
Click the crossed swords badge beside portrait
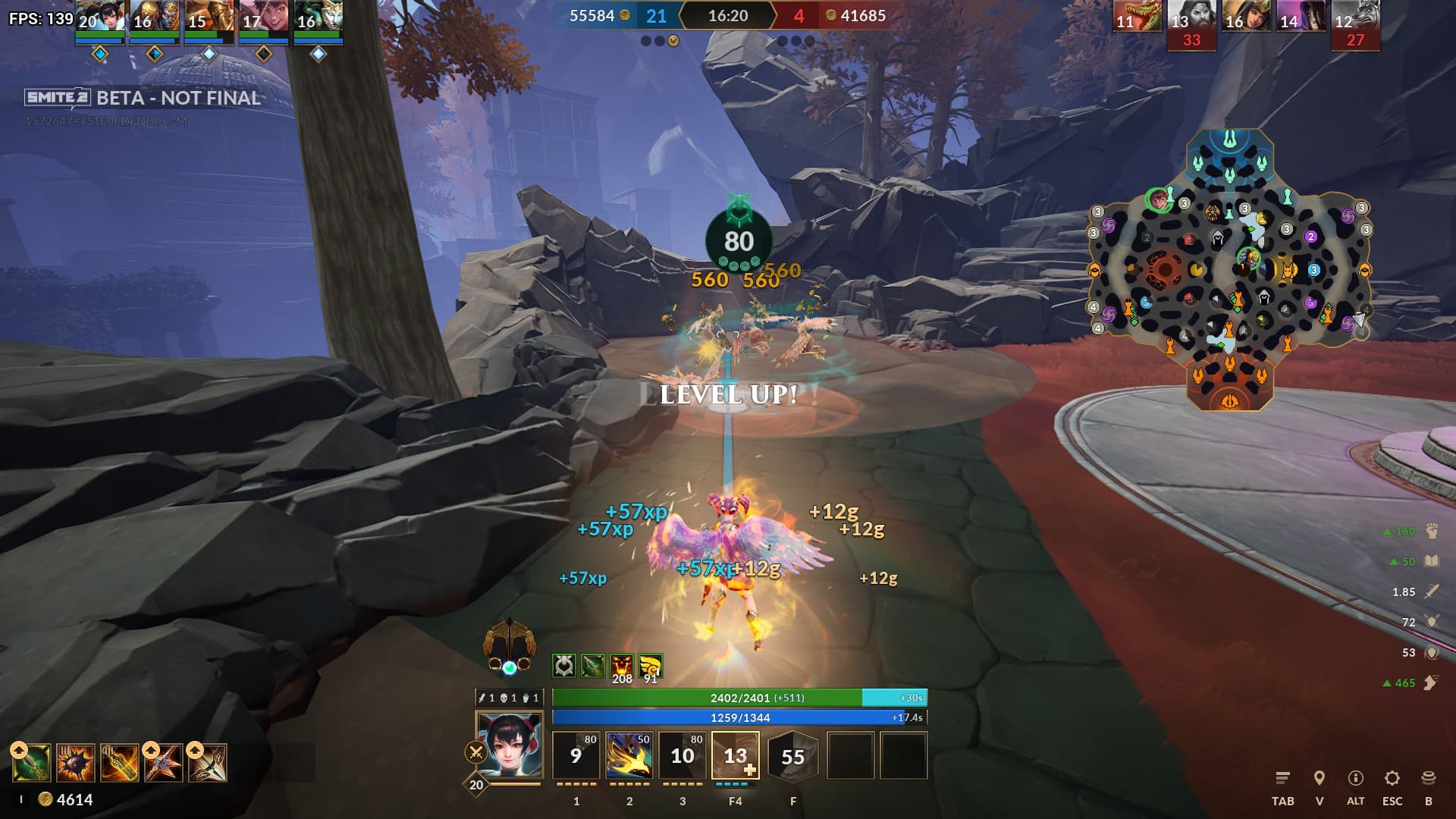475,752
